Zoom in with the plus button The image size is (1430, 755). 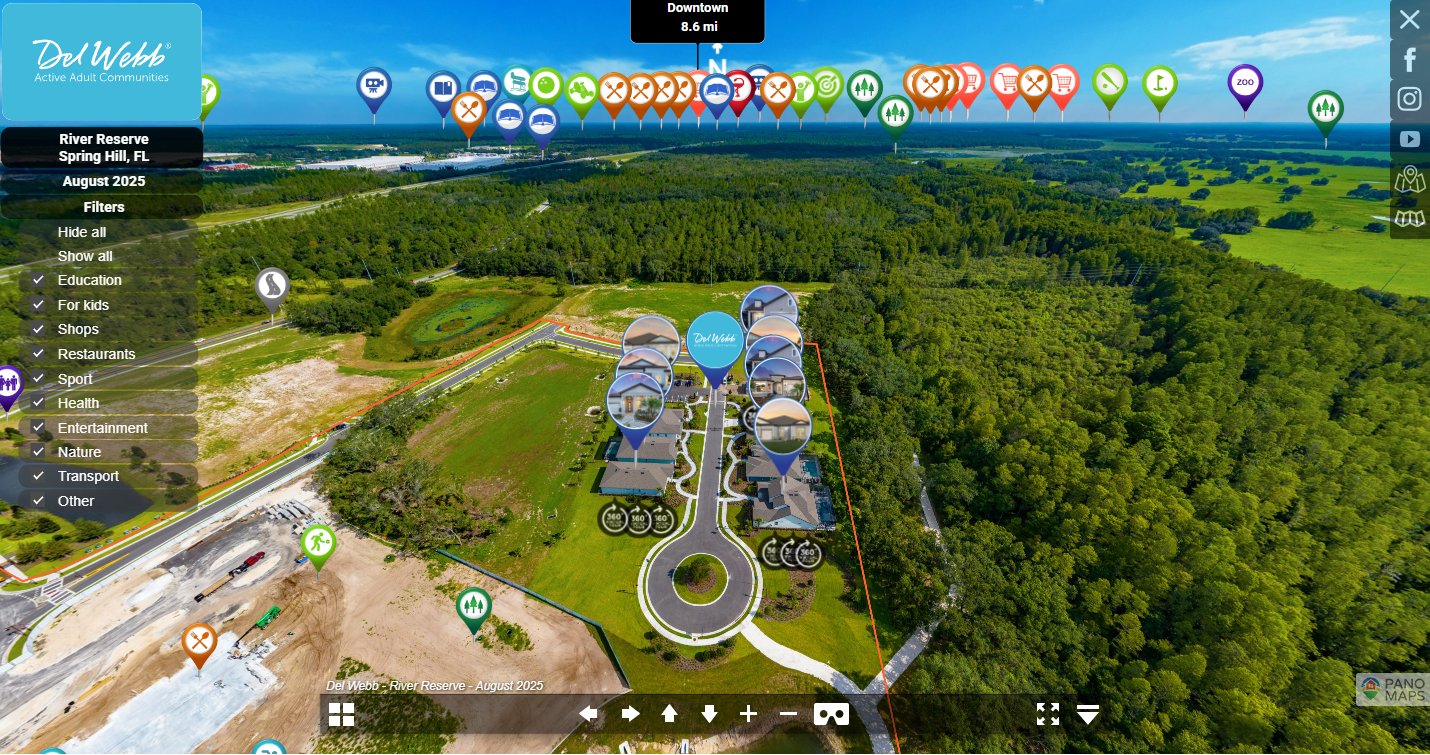pos(748,714)
